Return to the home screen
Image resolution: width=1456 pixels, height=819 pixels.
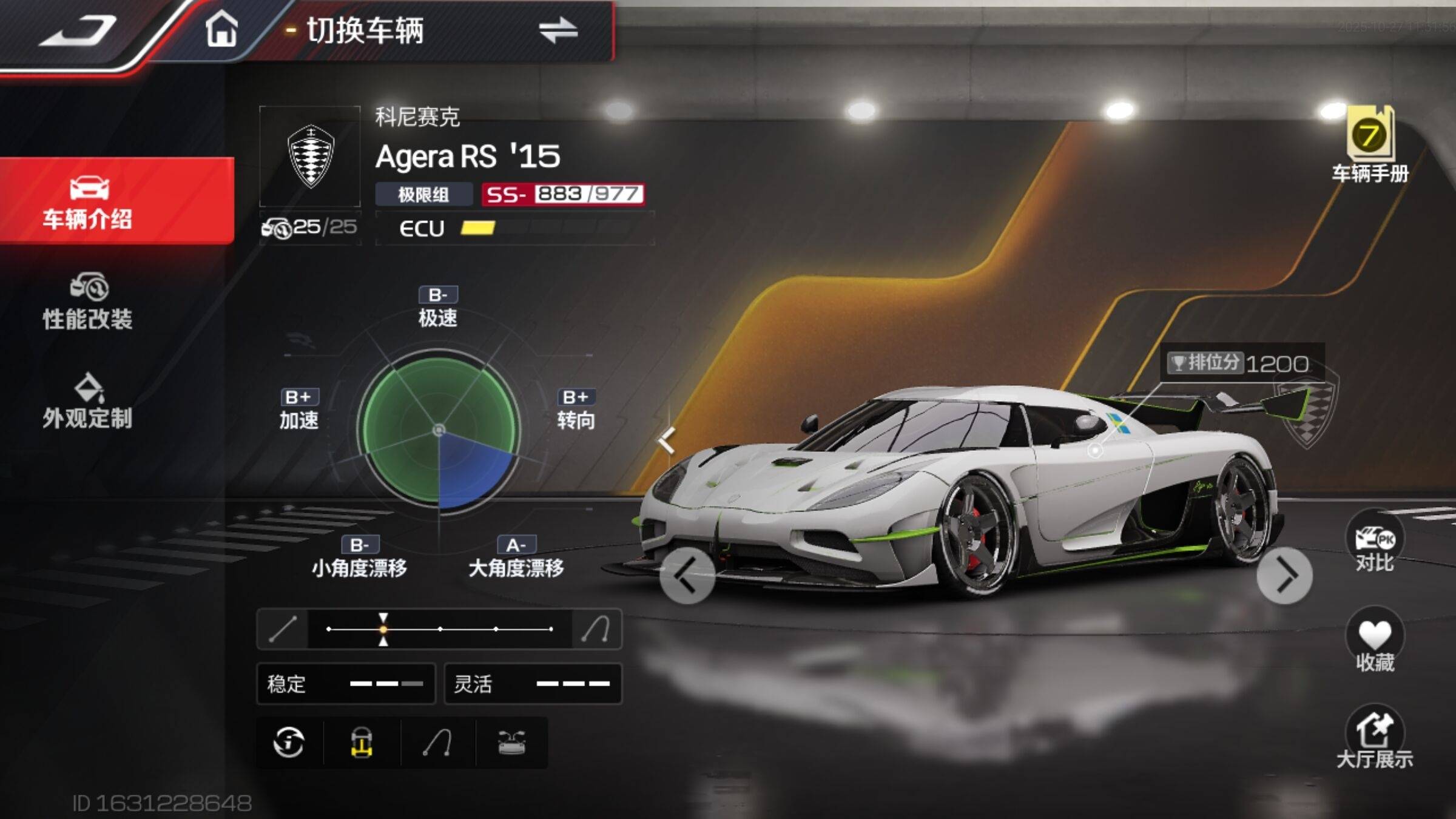pos(221,29)
